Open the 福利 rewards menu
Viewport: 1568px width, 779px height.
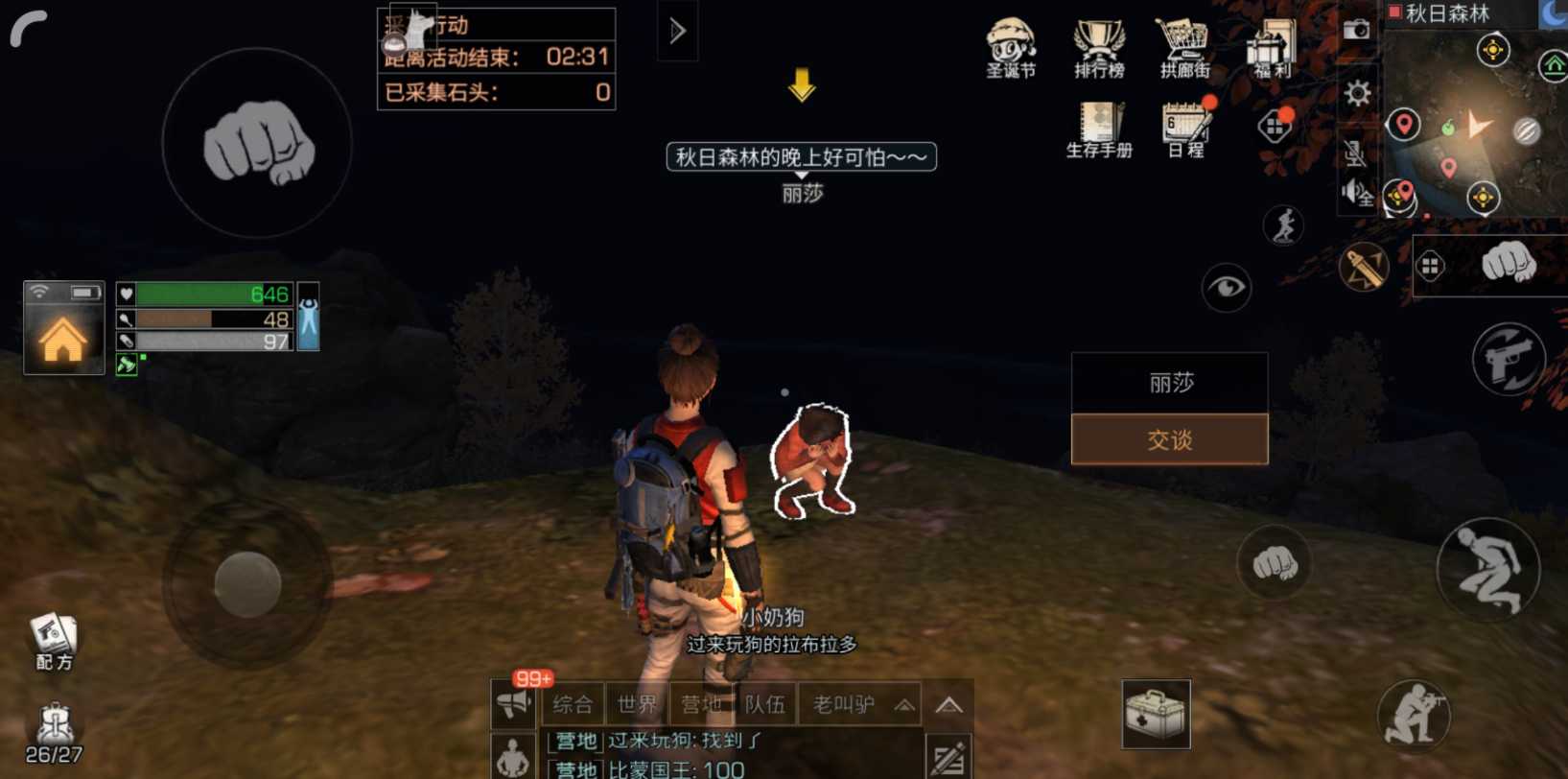click(x=1272, y=46)
